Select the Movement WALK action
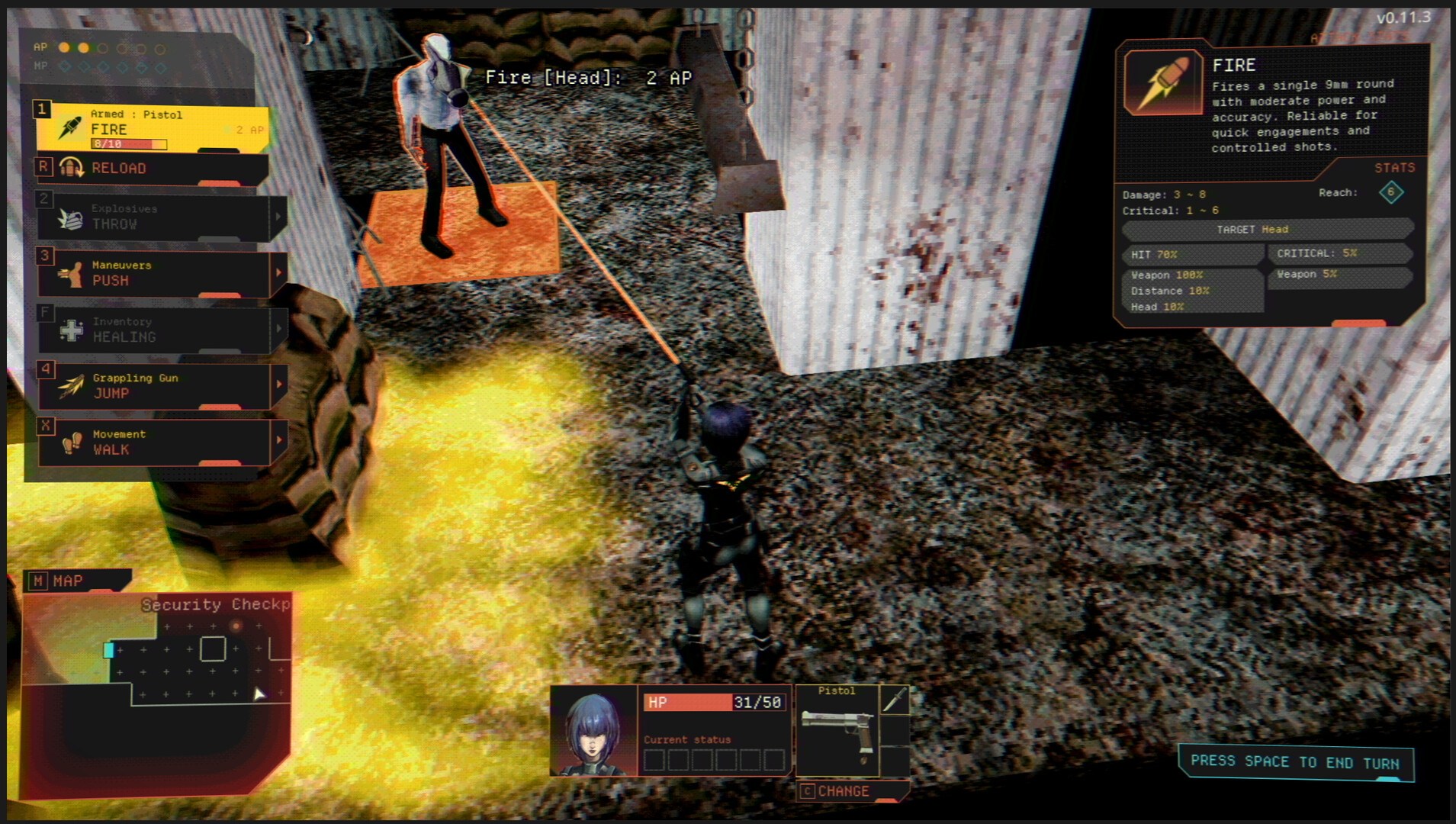1456x824 pixels. [151, 443]
